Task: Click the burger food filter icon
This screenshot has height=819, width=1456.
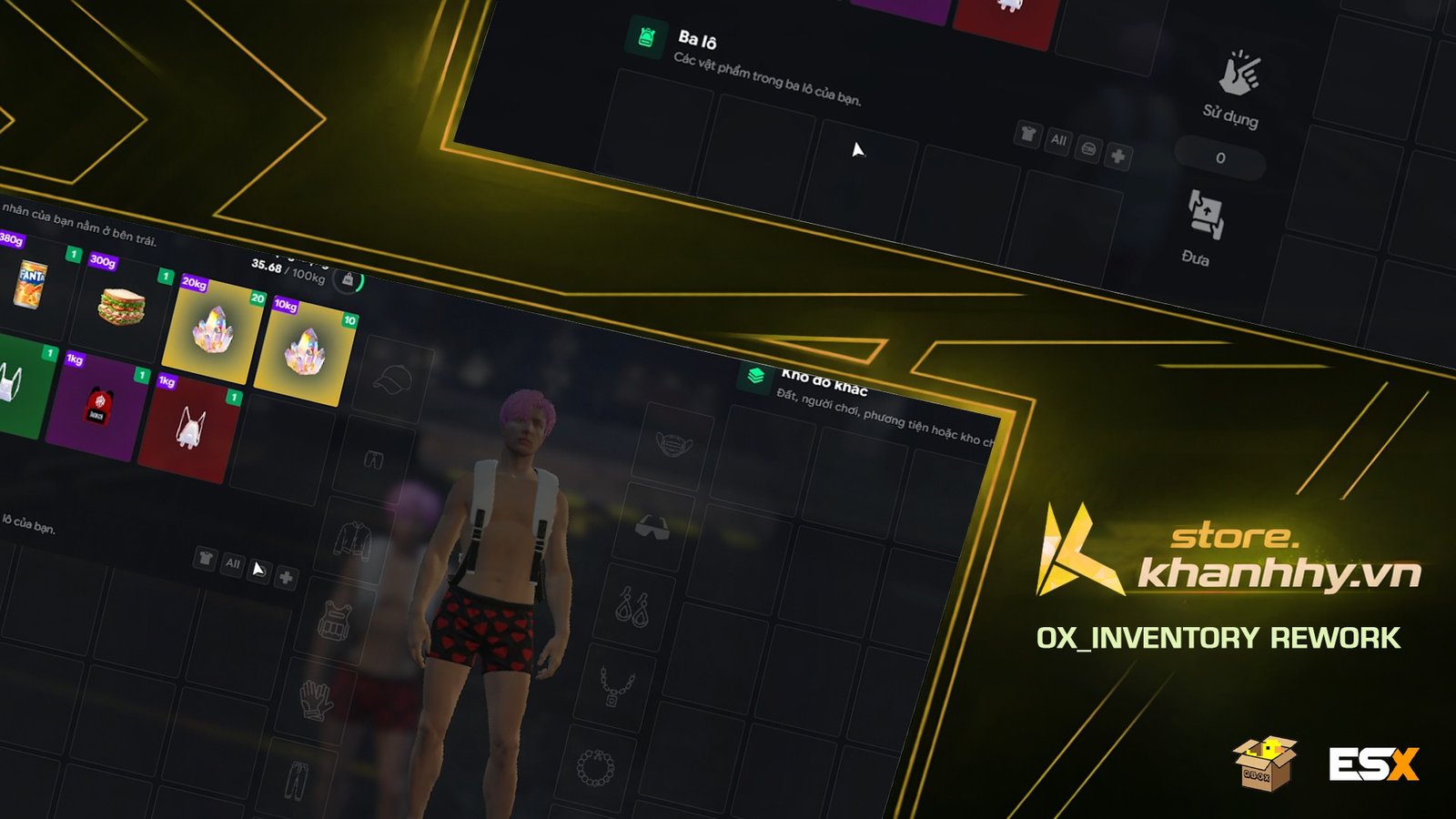Action: (1088, 148)
